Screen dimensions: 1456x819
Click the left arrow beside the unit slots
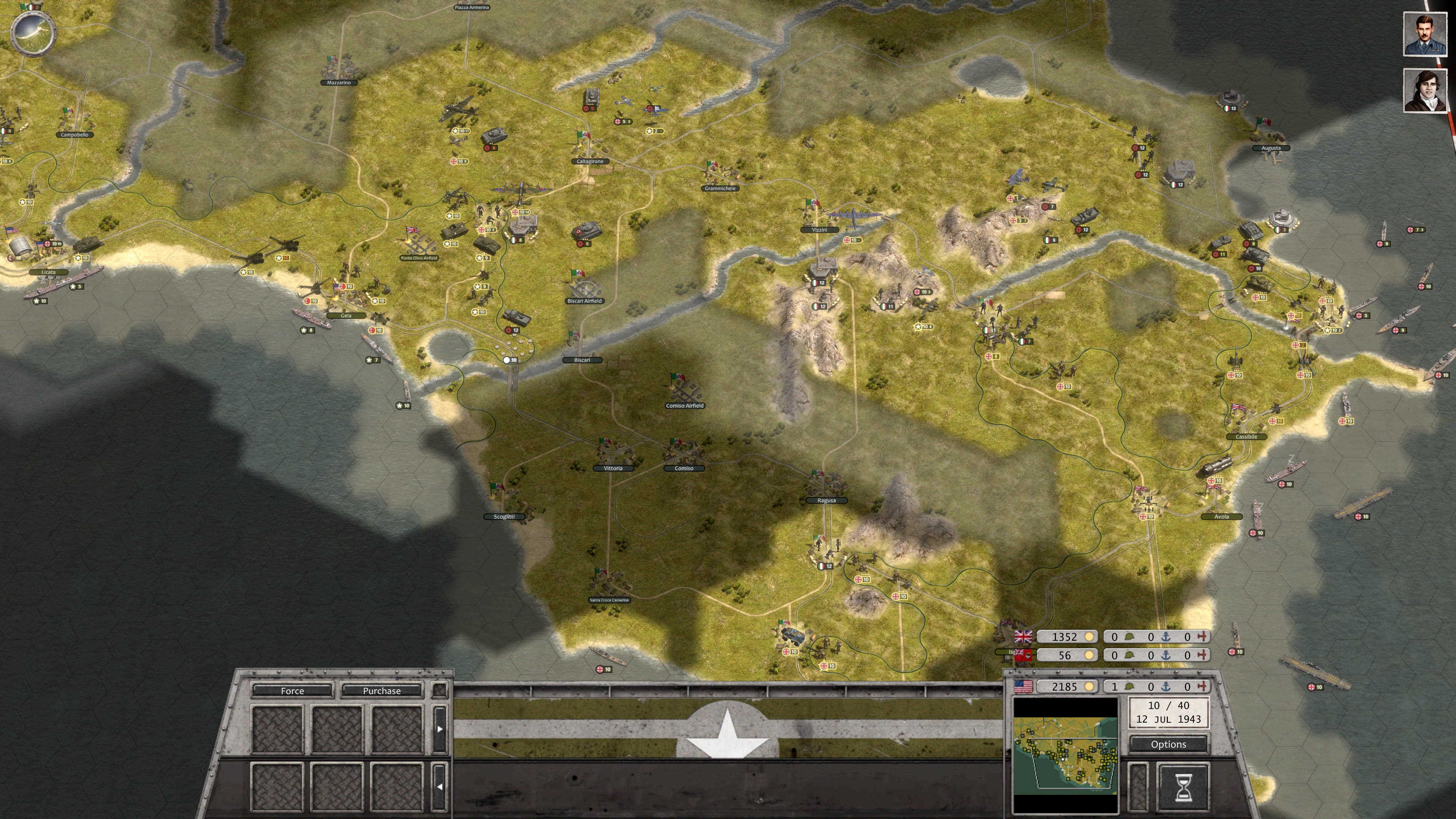[x=440, y=787]
